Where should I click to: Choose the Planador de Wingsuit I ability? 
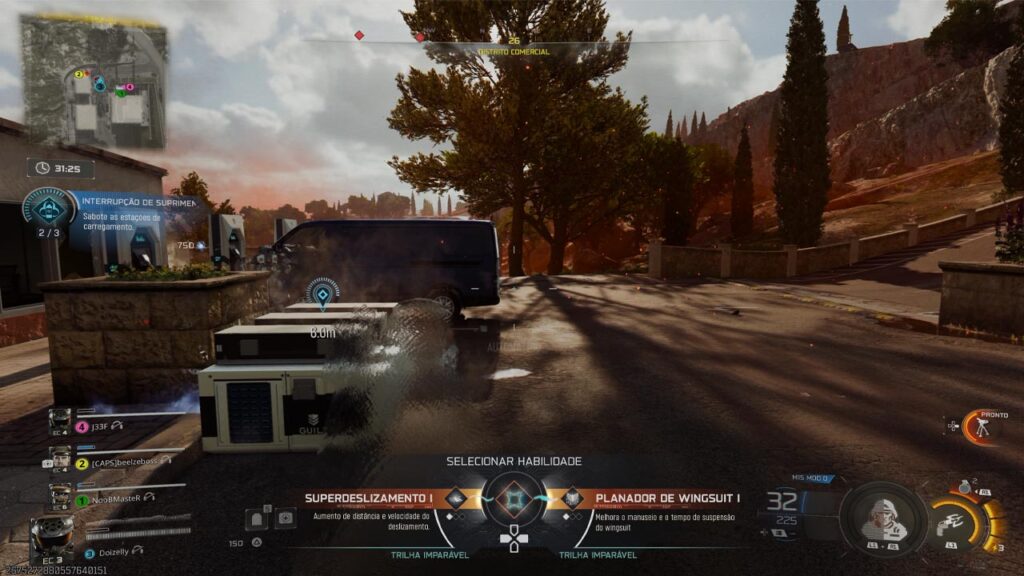[x=666, y=498]
